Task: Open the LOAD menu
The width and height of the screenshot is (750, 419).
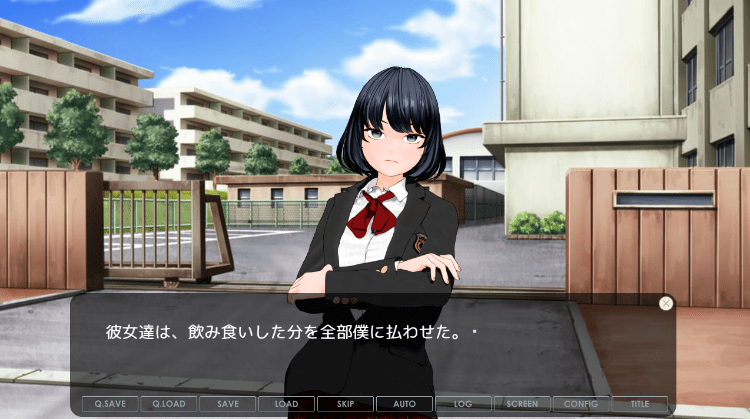Action: pos(286,404)
